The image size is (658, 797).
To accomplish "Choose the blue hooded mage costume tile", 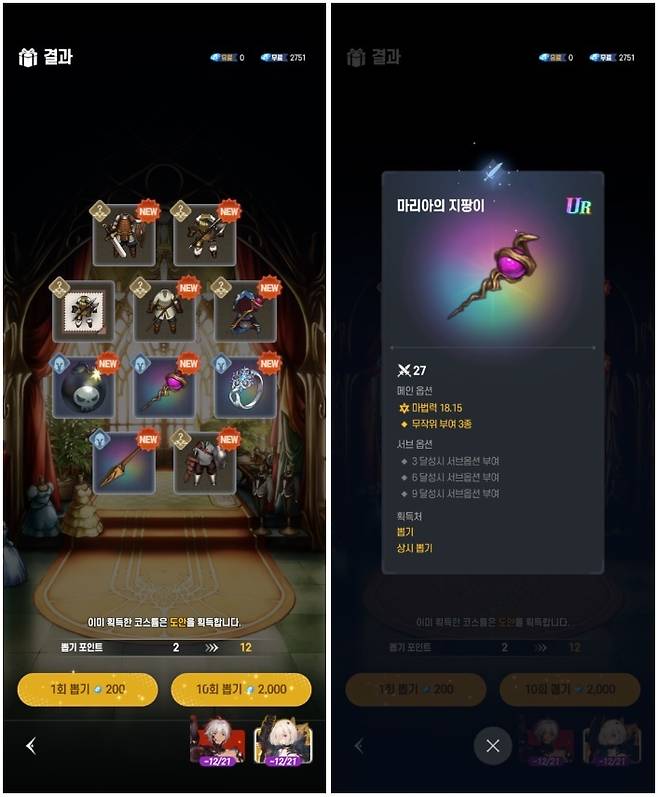I will [245, 311].
